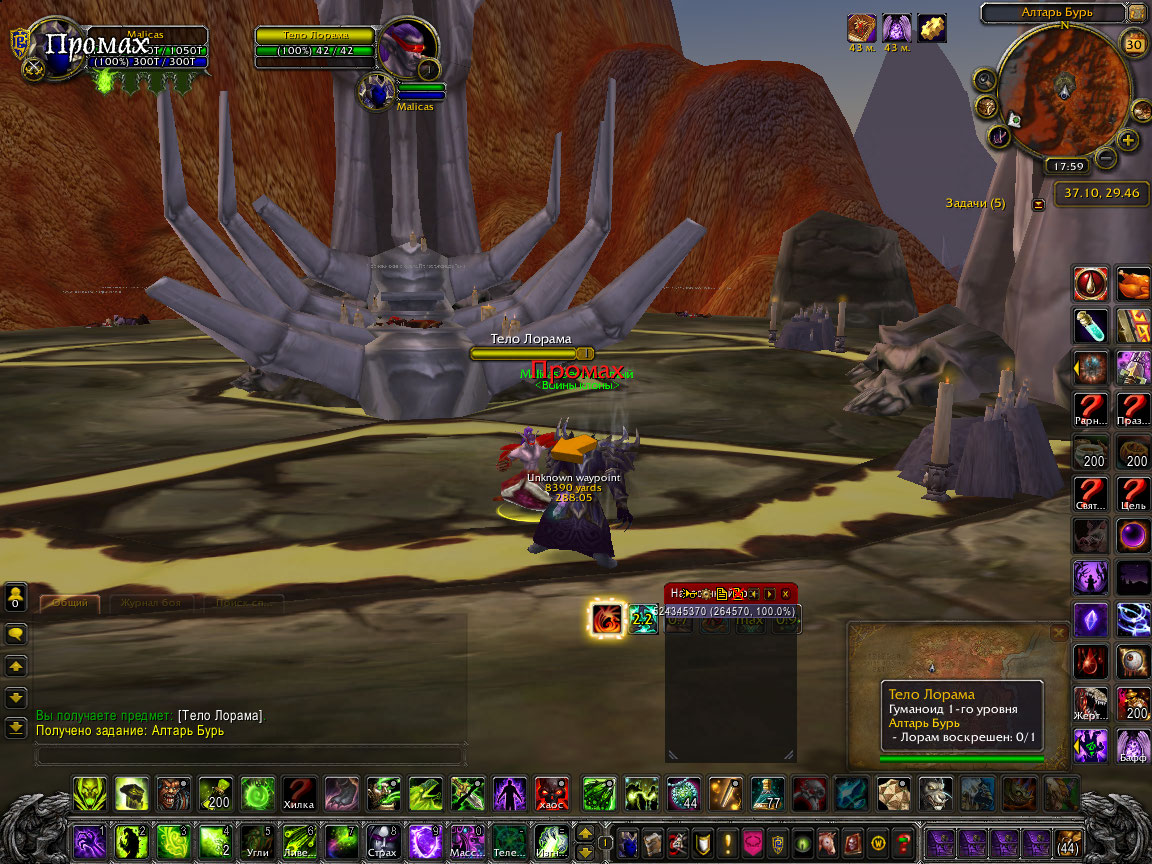Open the backpack showing 44 free slots

point(1067,842)
